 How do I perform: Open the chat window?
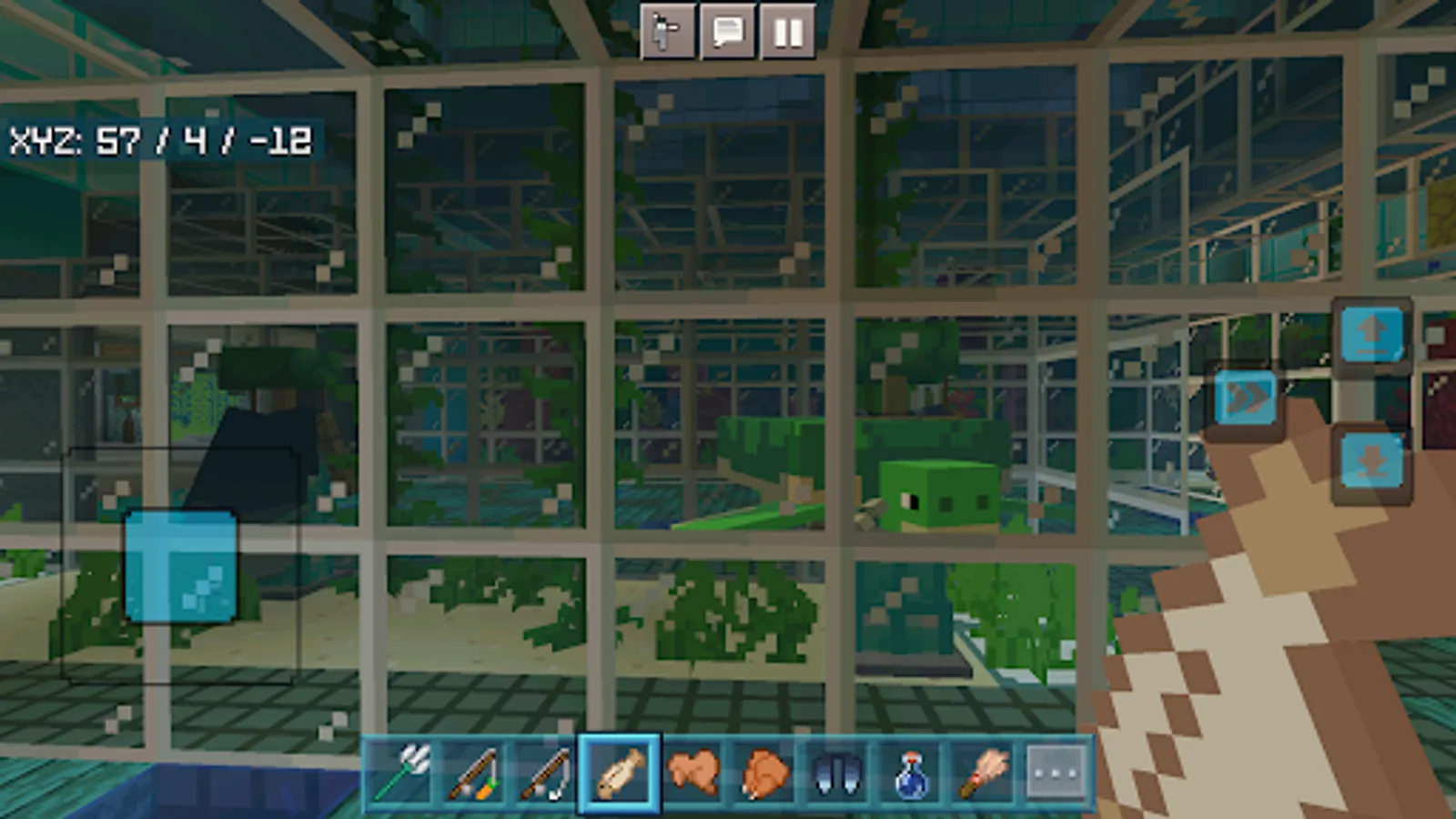pyautogui.click(x=727, y=34)
